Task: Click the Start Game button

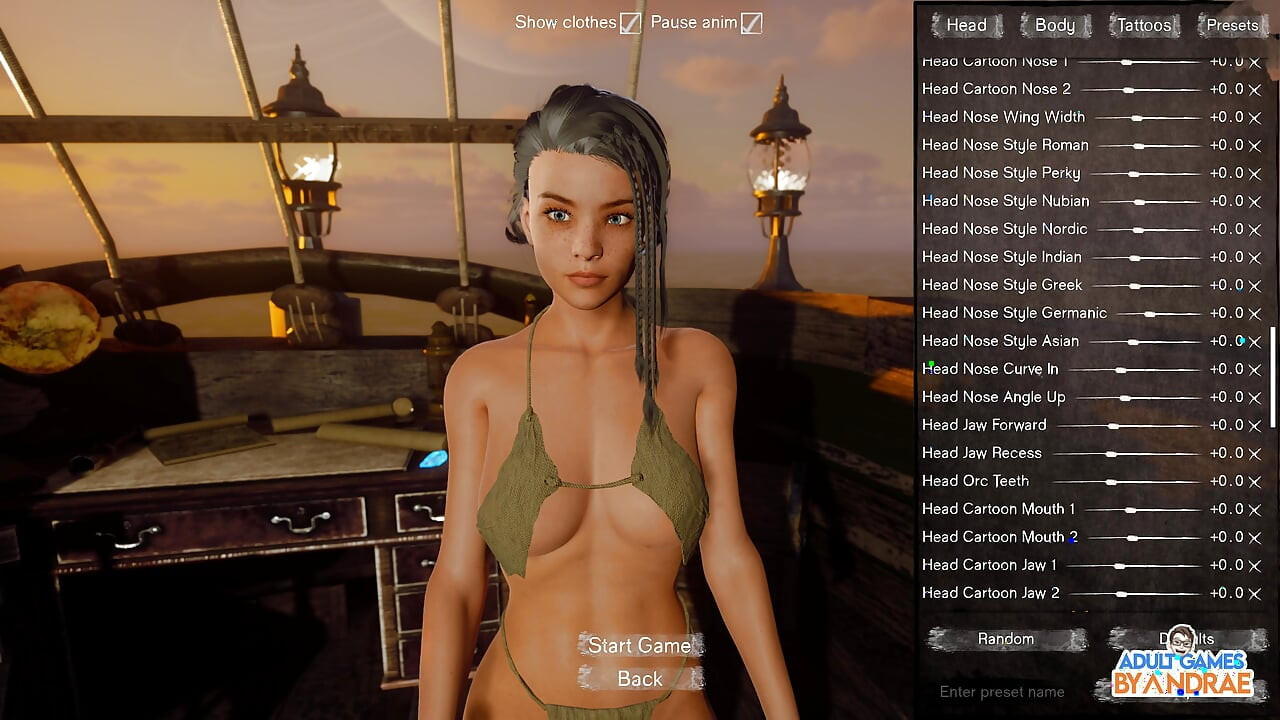Action: pyautogui.click(x=639, y=645)
